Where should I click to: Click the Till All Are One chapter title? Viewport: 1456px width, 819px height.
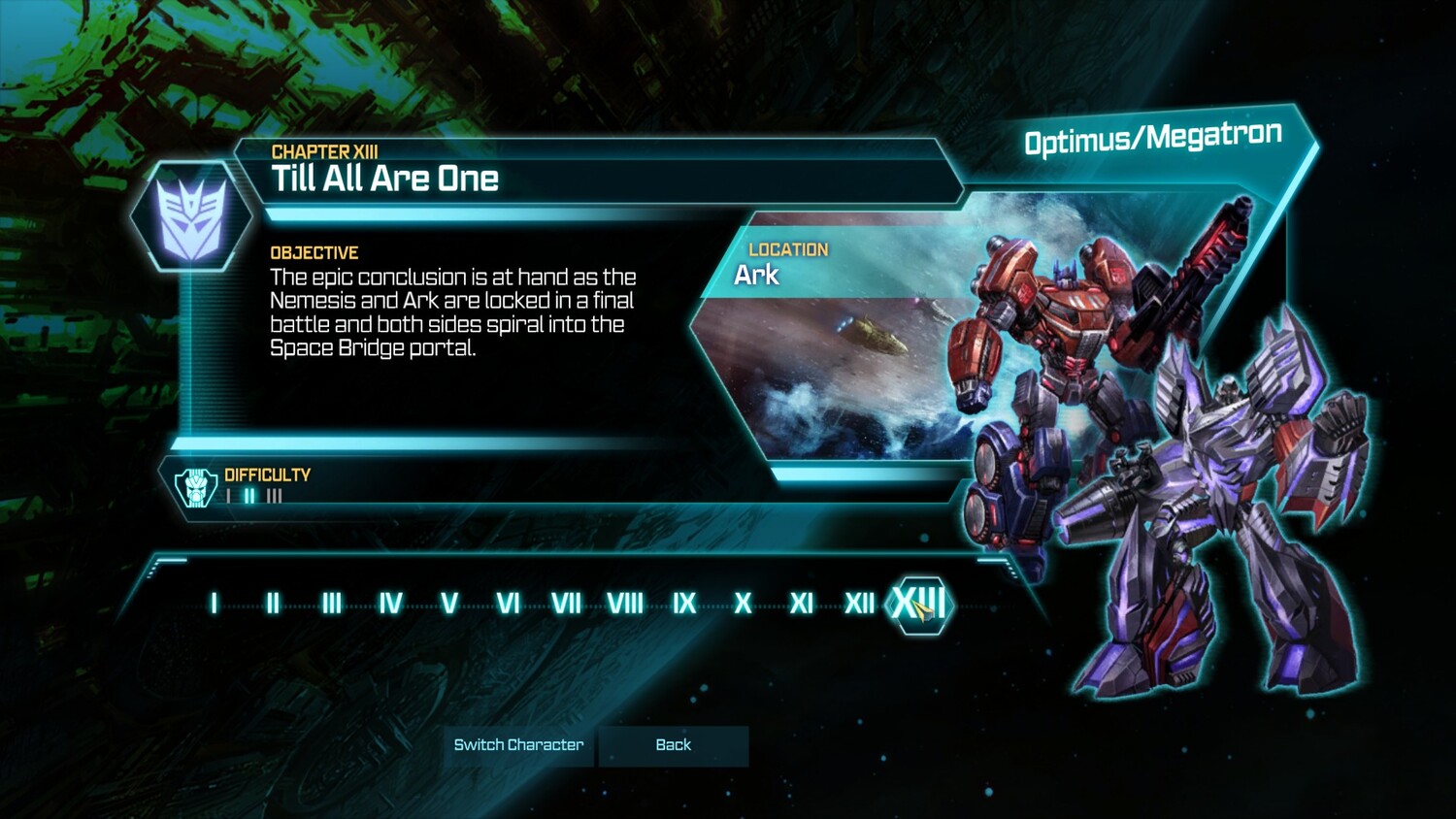point(384,179)
